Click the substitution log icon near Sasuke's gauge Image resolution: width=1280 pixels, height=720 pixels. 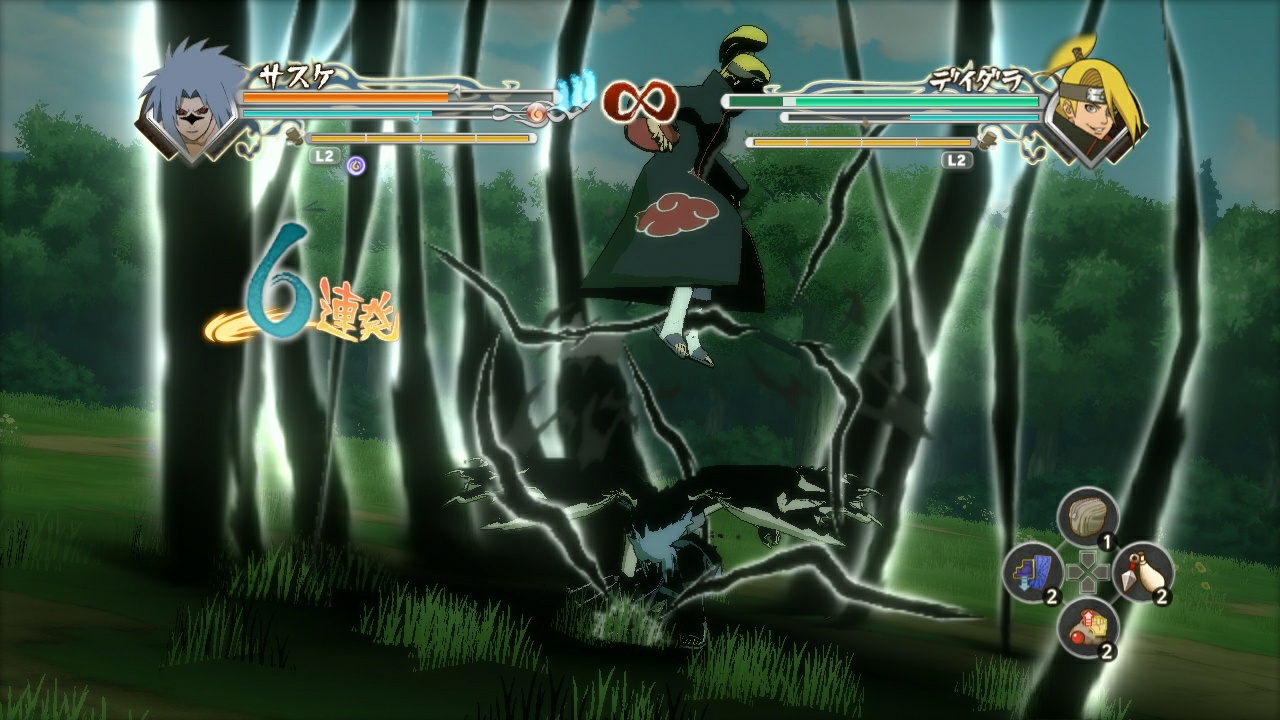pos(293,137)
